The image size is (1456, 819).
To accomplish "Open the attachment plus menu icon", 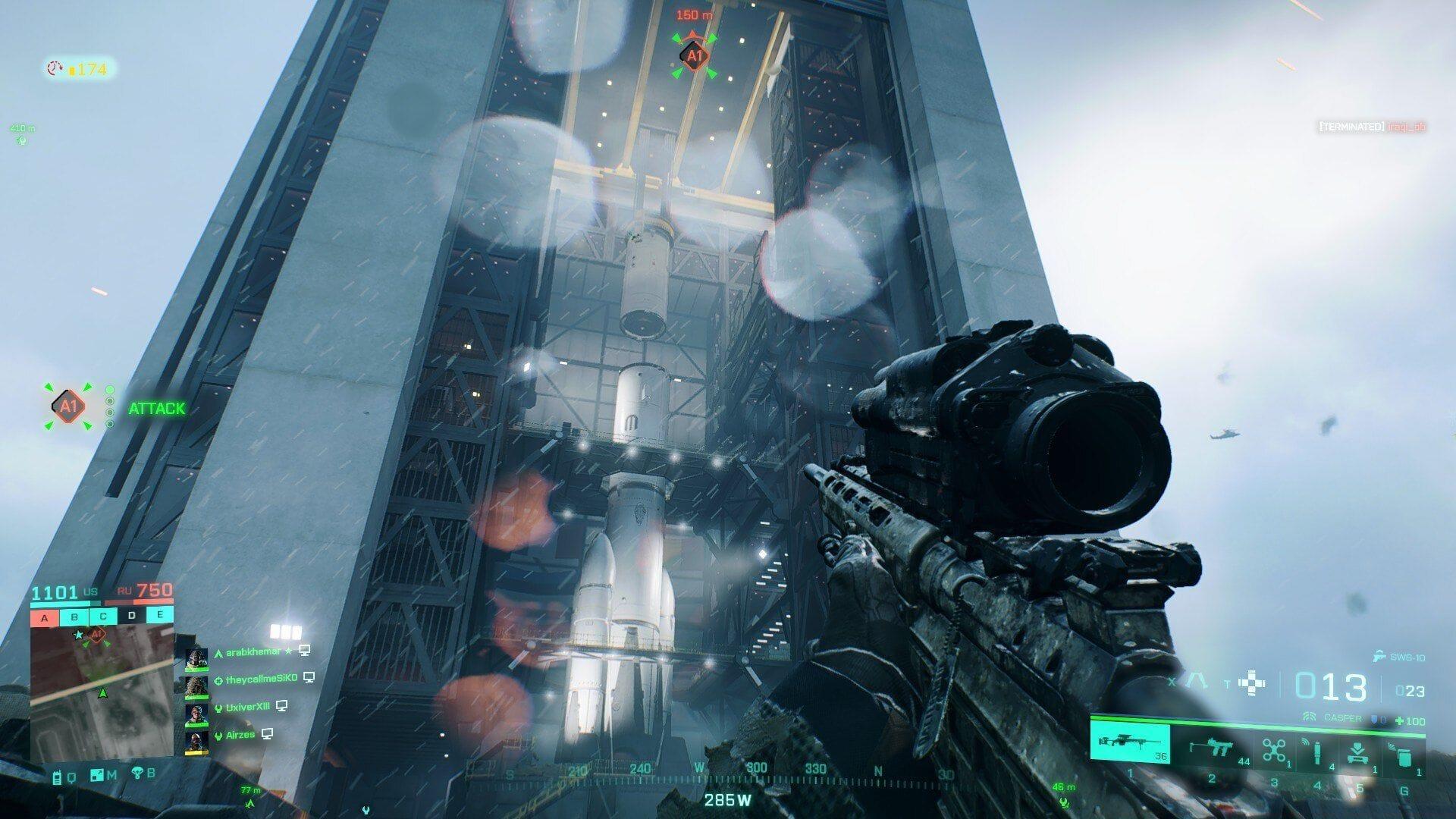I will point(1251,683).
